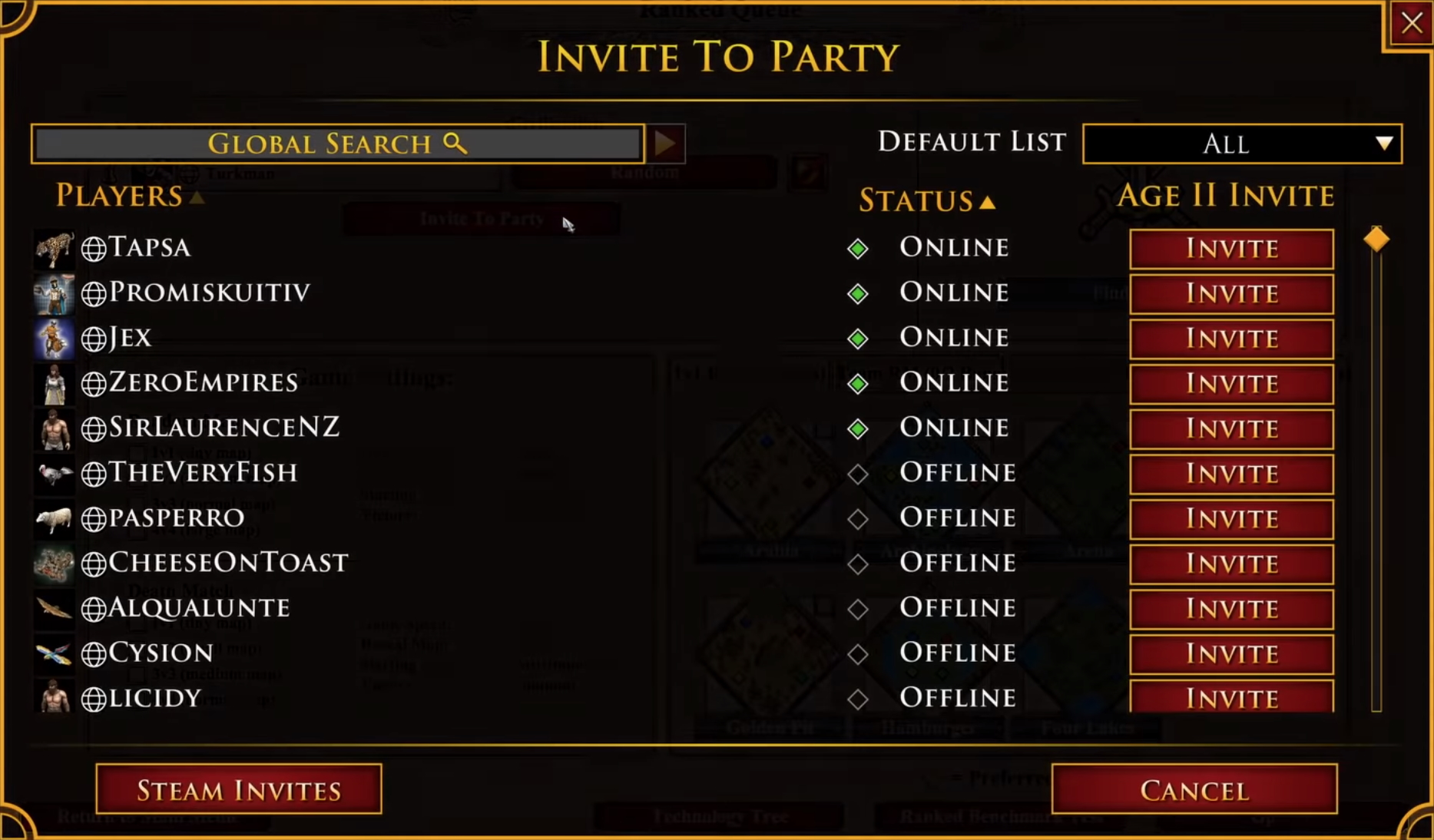Click pasperro's sheep avatar icon
This screenshot has width=1434, height=840.
[55, 518]
